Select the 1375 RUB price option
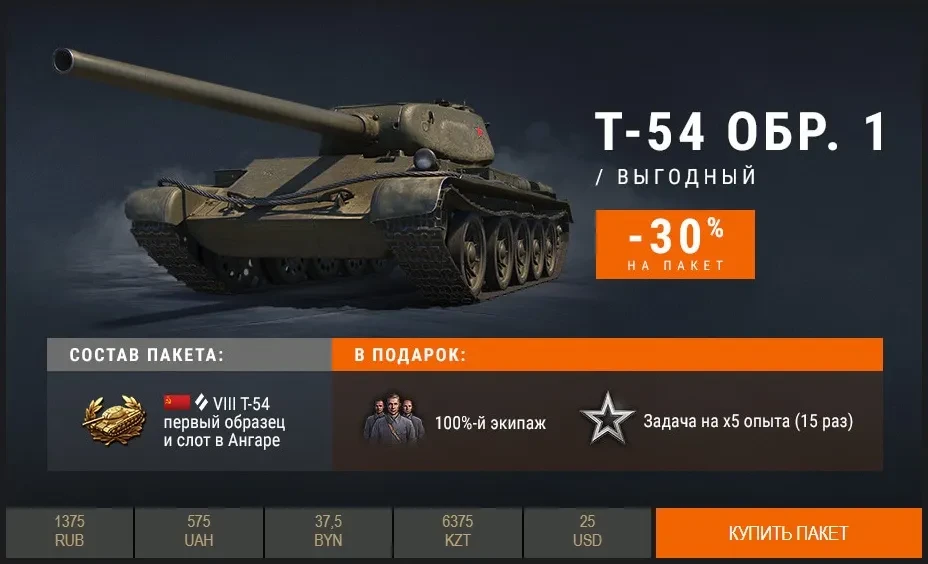 point(69,532)
